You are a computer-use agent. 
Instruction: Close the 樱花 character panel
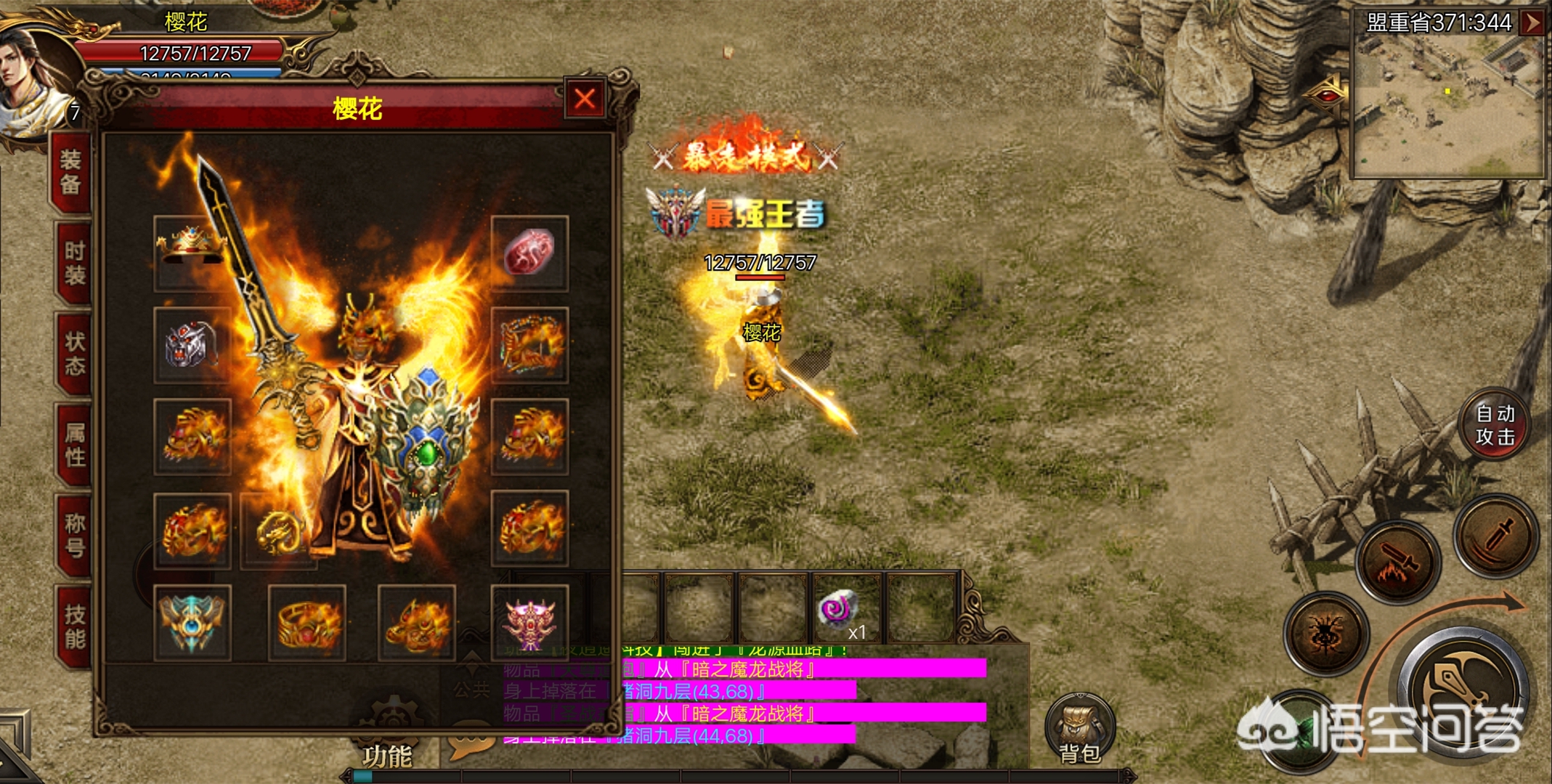(x=585, y=99)
